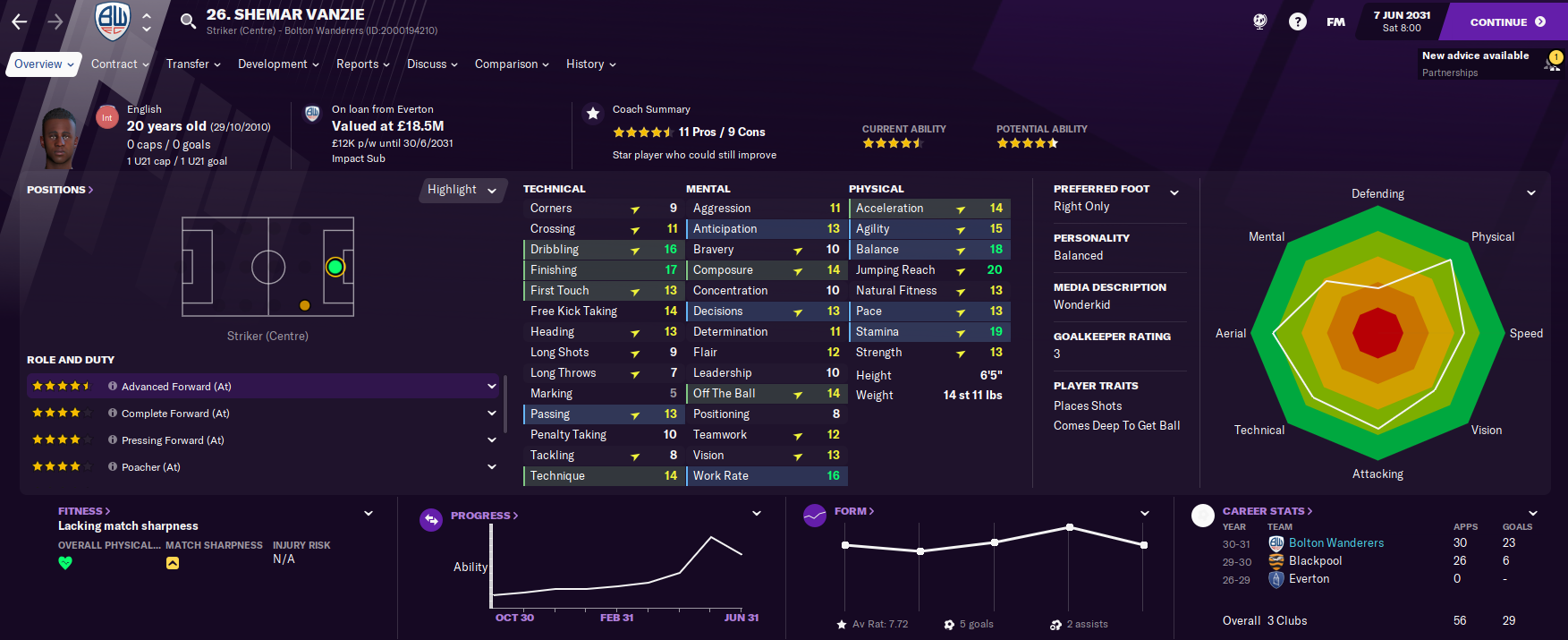
Task: Open the help question mark icon
Action: [x=1297, y=21]
